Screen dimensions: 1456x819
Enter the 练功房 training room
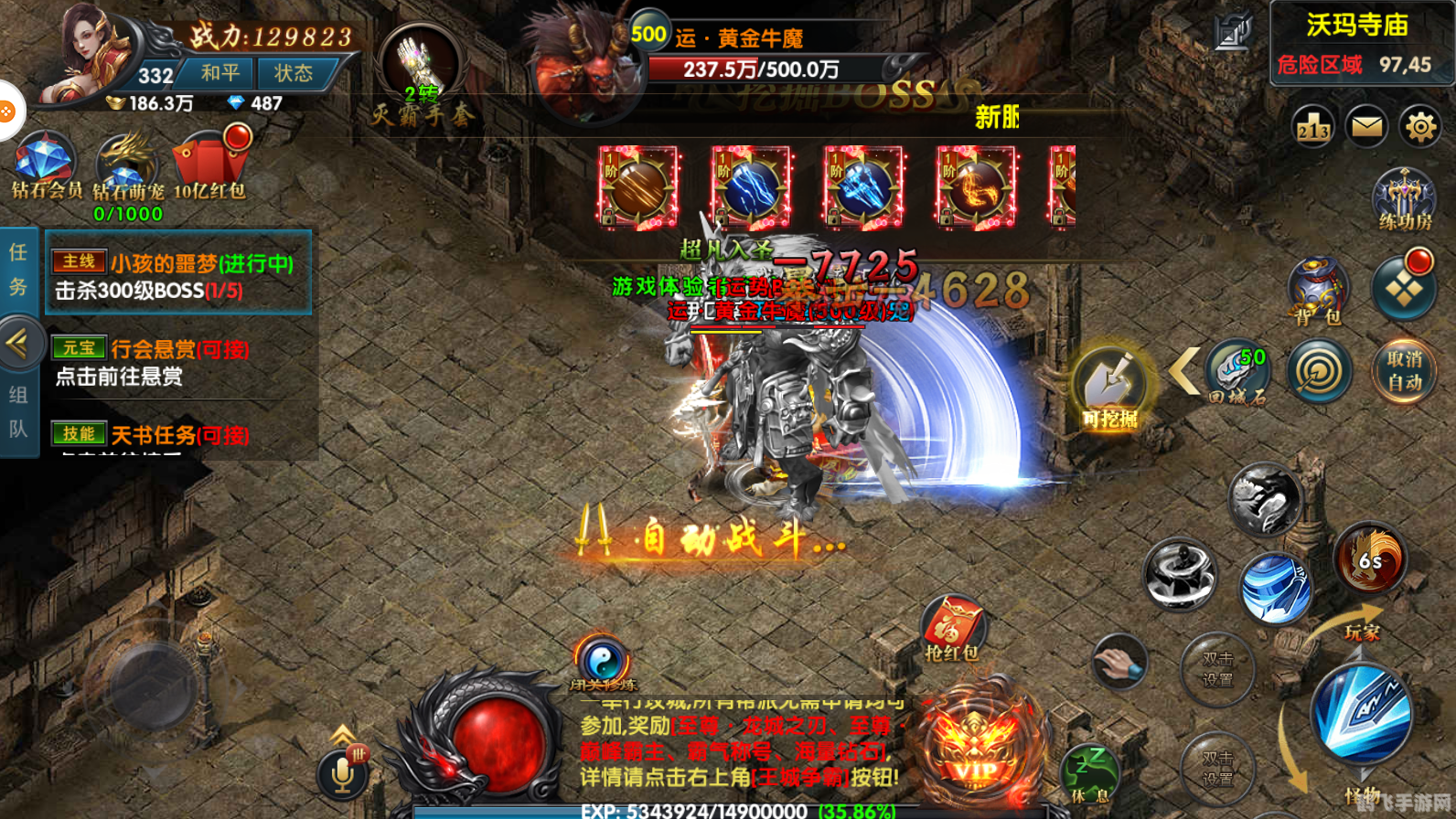coord(1405,198)
